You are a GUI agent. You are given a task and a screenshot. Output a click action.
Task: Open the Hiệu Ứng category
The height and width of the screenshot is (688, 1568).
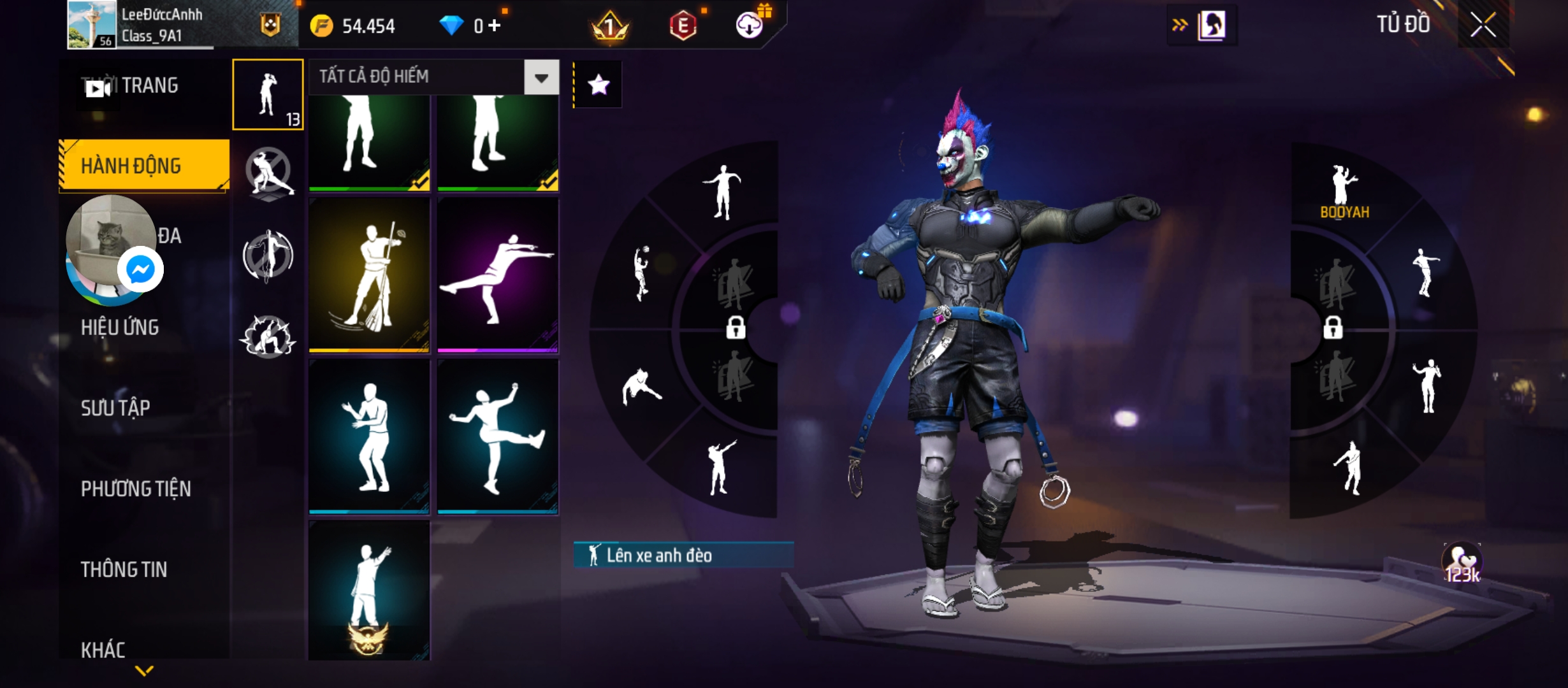pyautogui.click(x=120, y=327)
